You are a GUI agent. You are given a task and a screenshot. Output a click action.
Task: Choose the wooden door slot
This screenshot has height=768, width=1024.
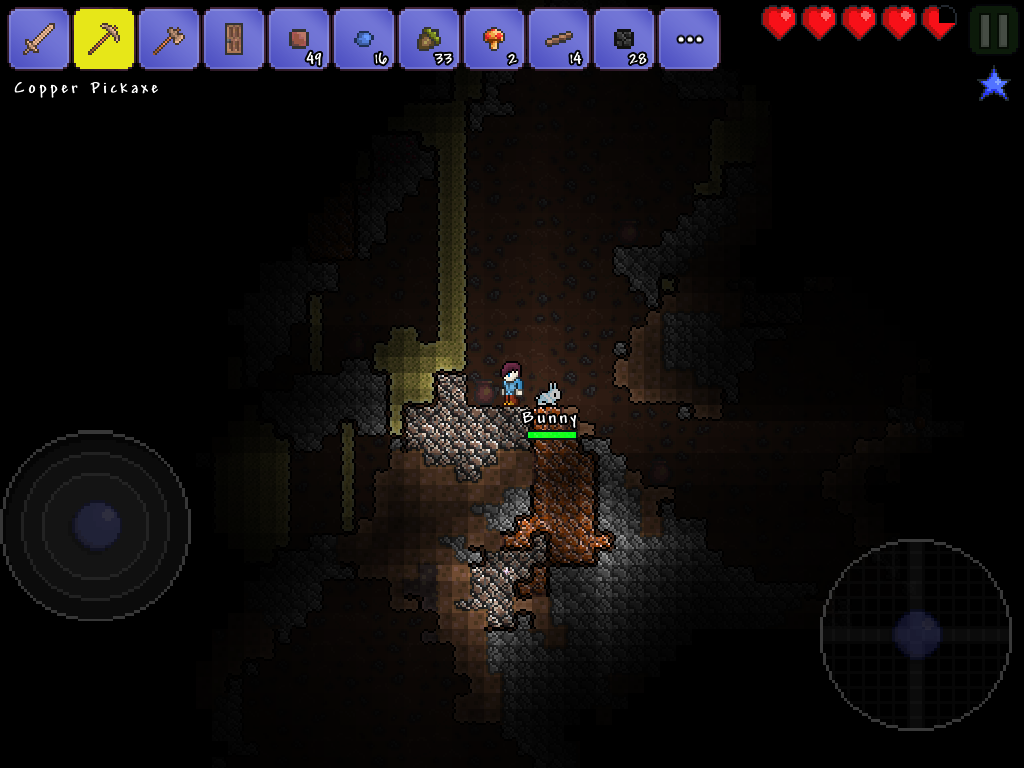234,39
